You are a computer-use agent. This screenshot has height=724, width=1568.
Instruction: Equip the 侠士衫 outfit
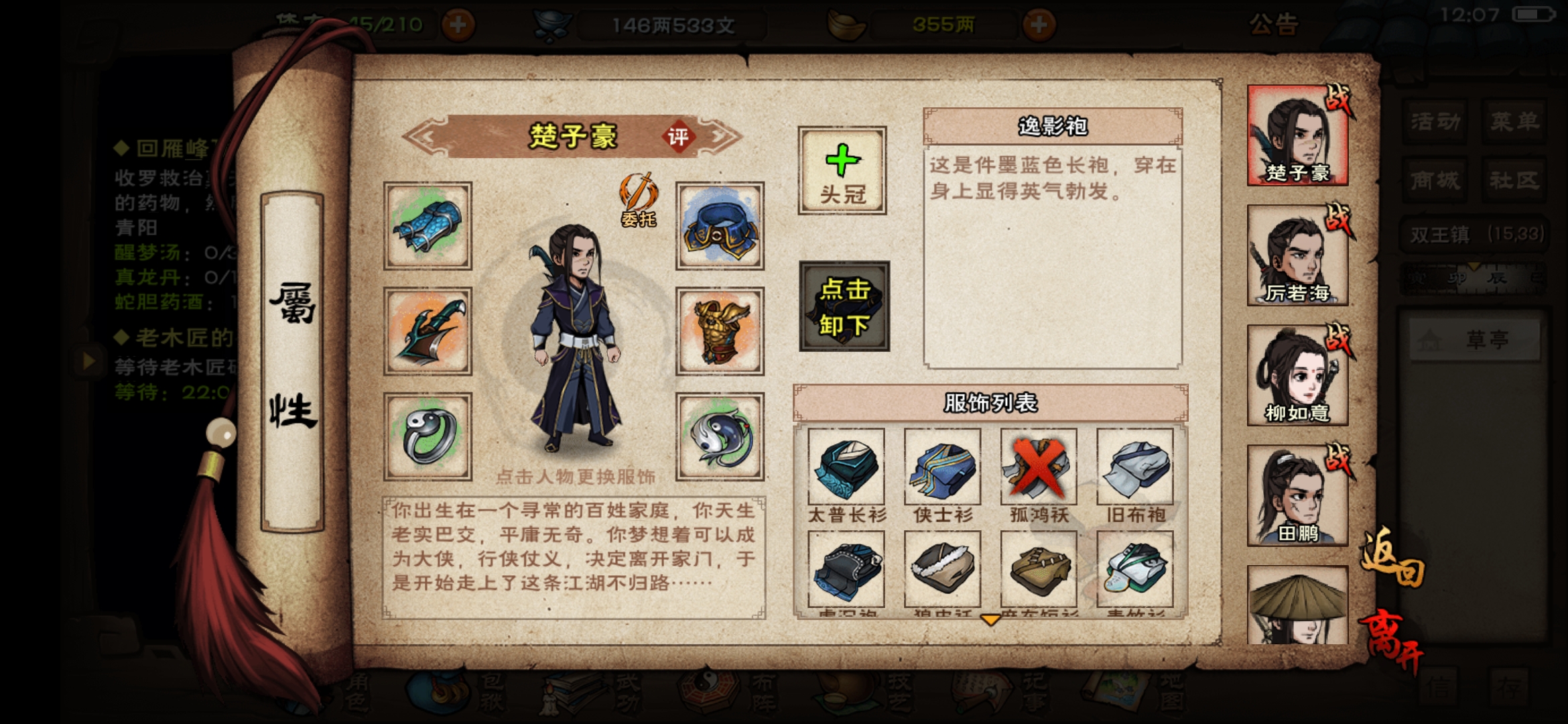(943, 469)
